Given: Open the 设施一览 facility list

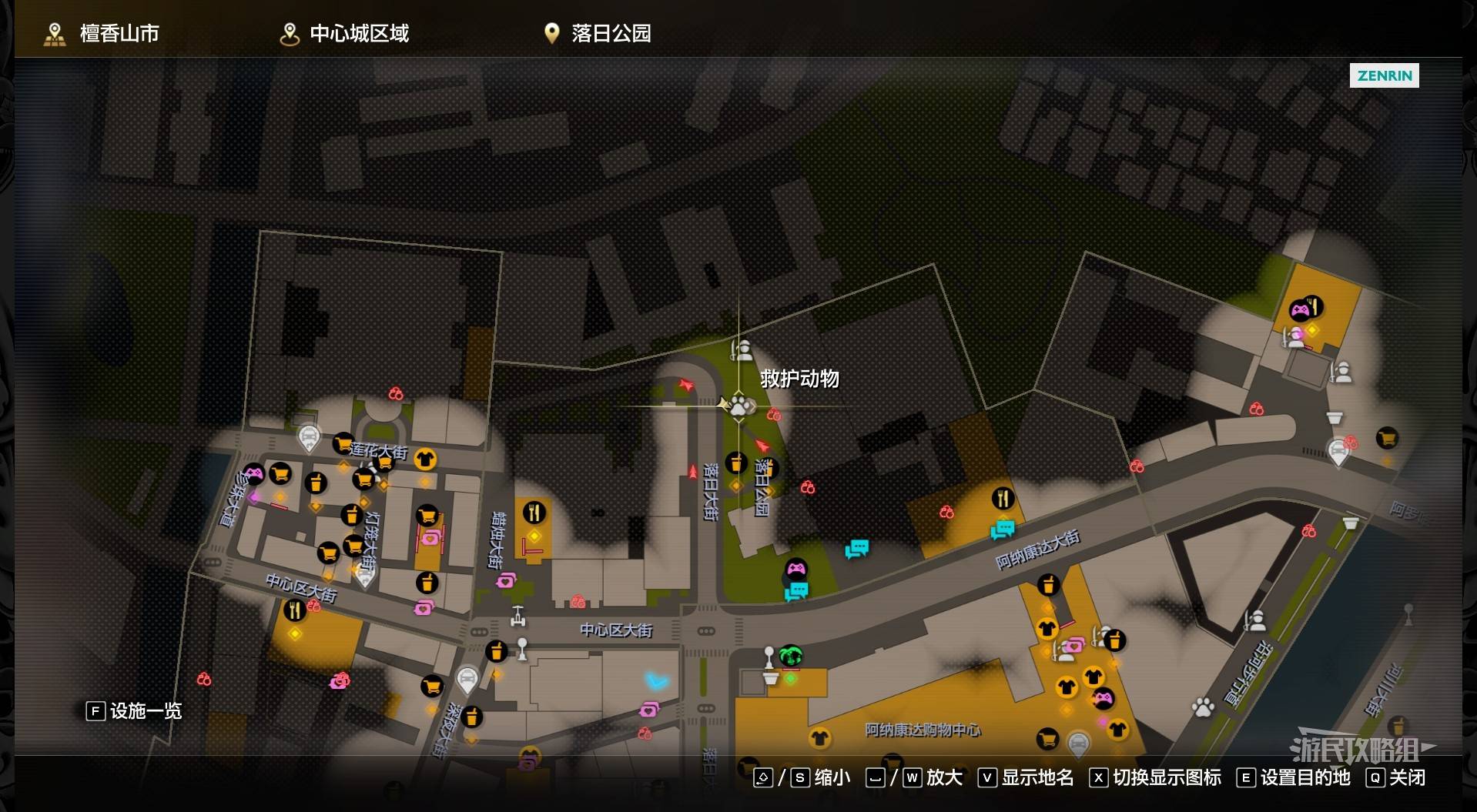Looking at the screenshot, I should coord(135,710).
